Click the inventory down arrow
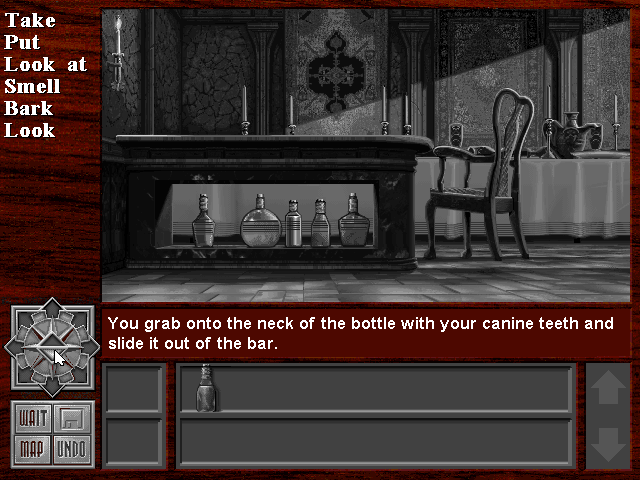The height and width of the screenshot is (480, 640). pos(608,444)
